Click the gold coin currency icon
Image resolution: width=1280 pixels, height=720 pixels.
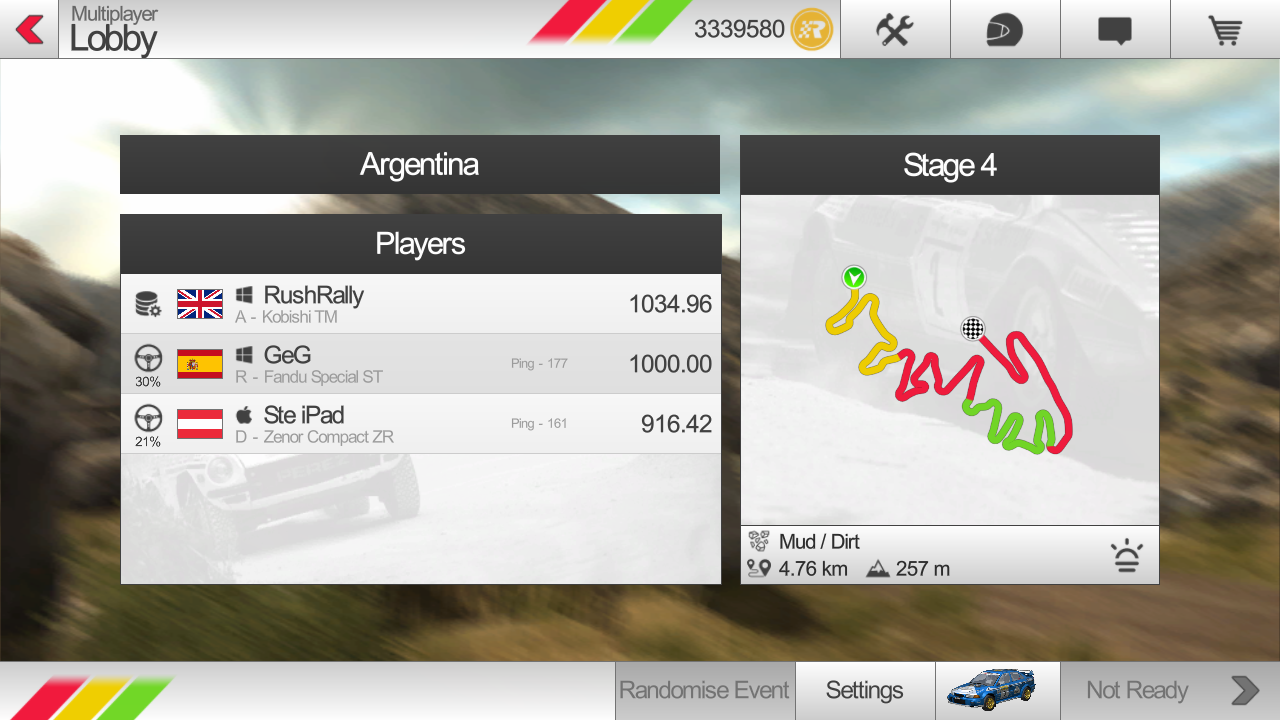click(811, 30)
